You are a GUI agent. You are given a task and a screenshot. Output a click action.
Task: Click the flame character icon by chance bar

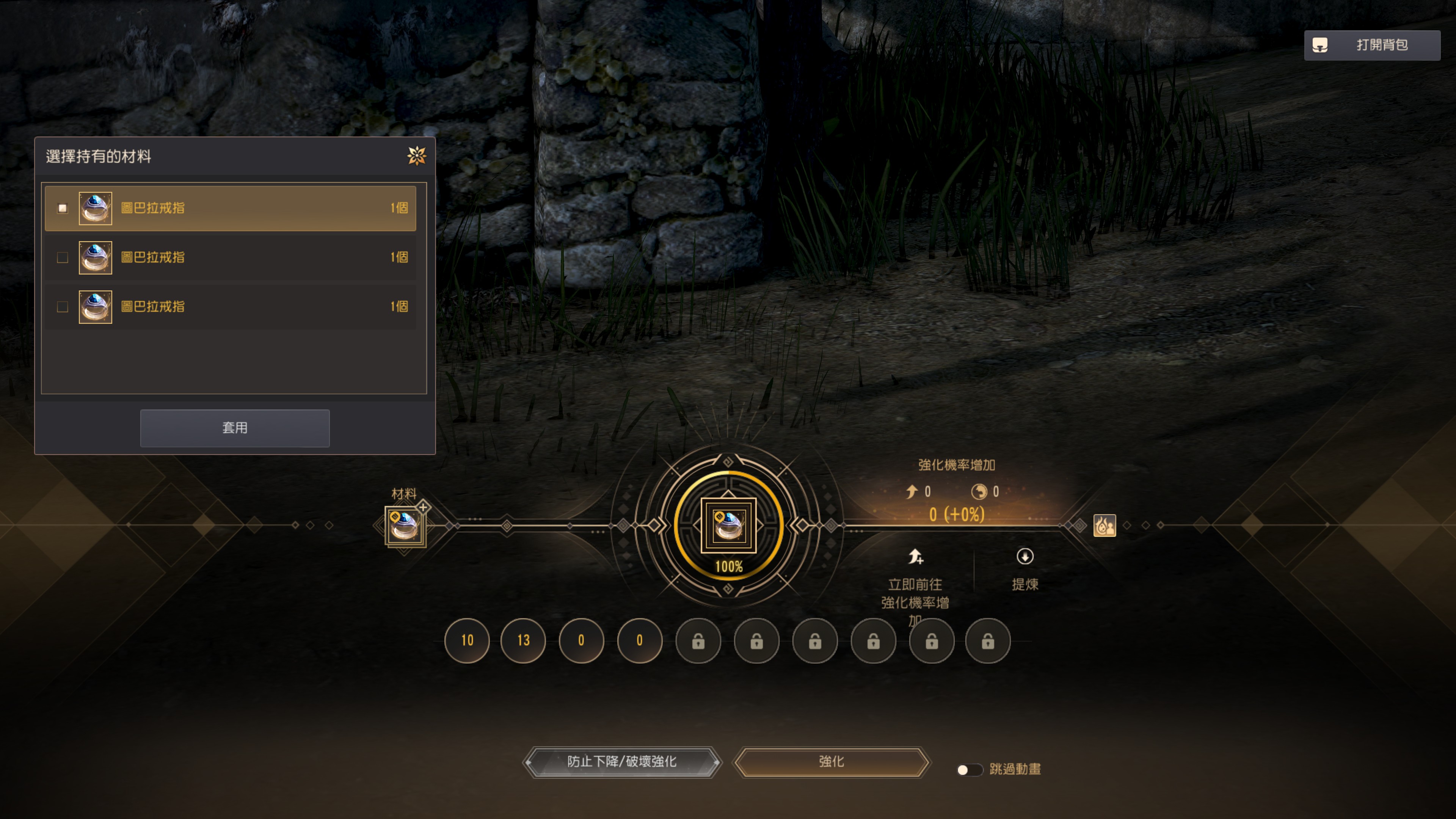[x=1105, y=525]
